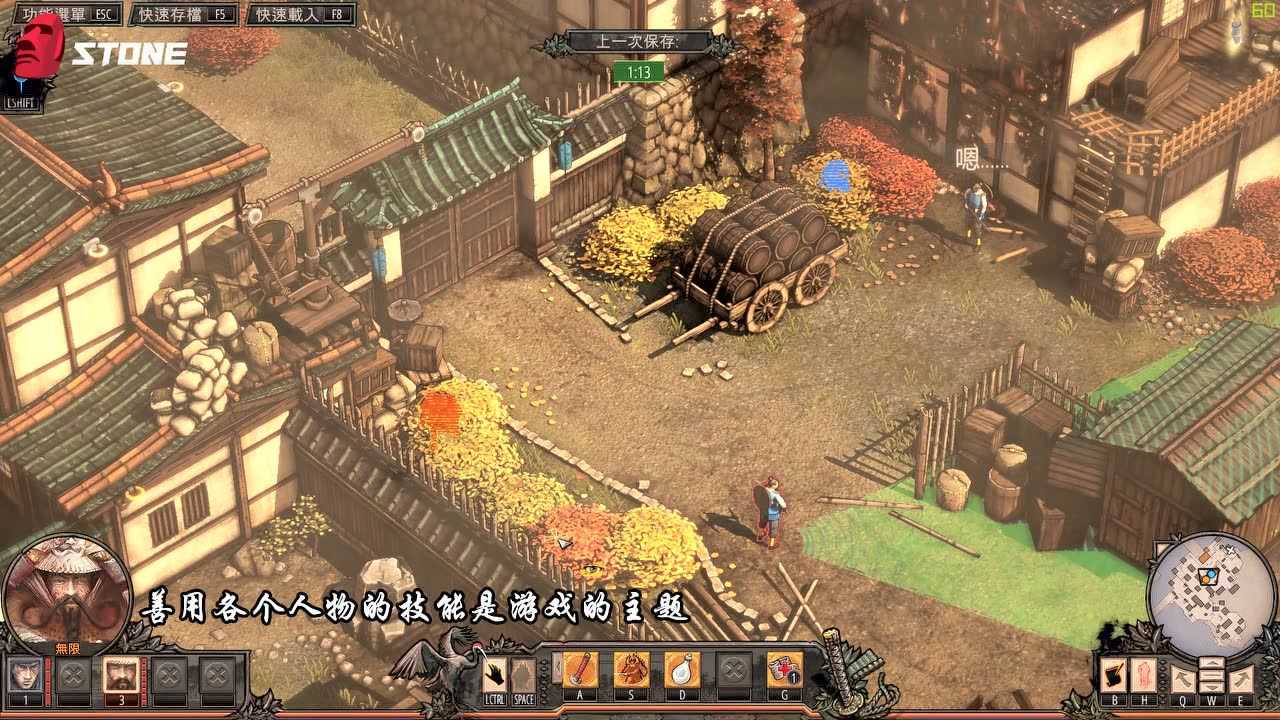Toggle the red body silhouette icon
This screenshot has height=720, width=1280.
point(1144,676)
